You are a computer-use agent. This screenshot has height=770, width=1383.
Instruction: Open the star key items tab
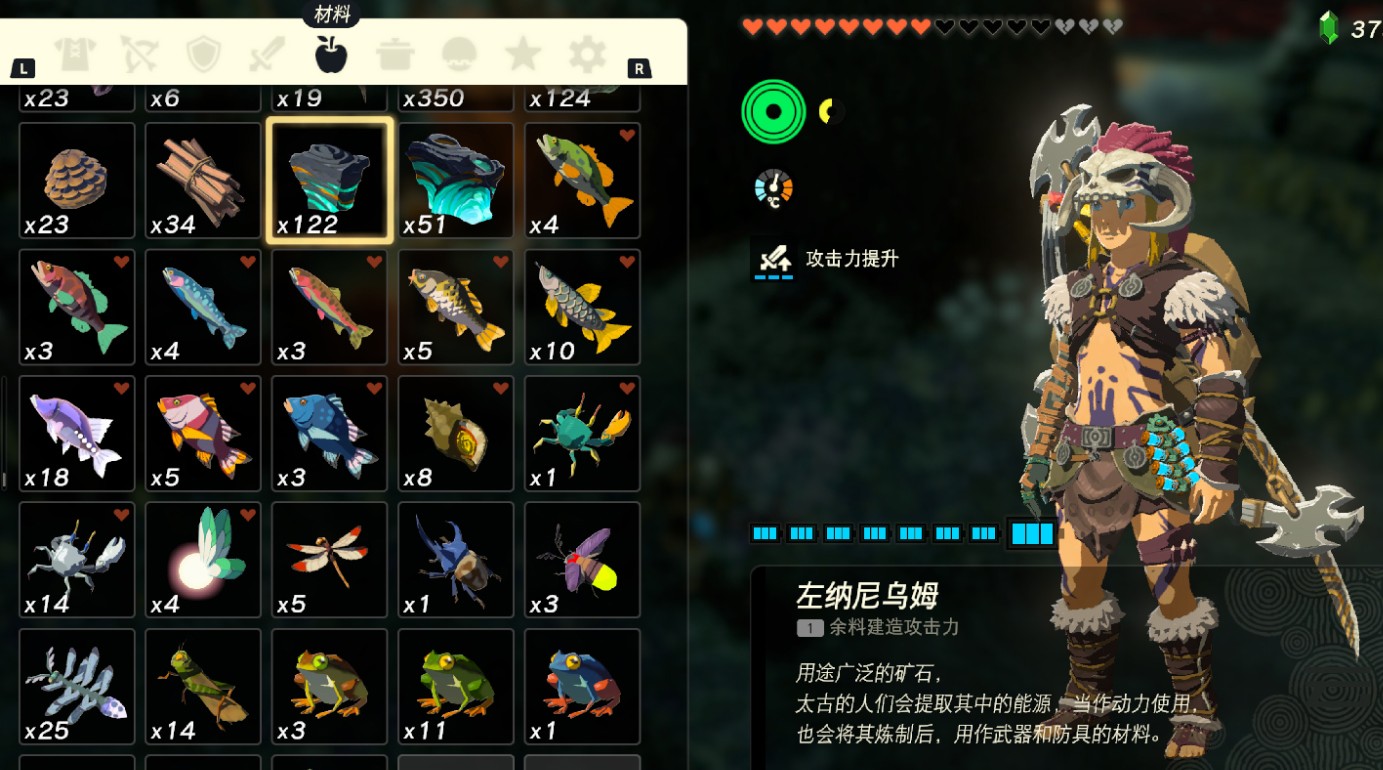pos(523,54)
